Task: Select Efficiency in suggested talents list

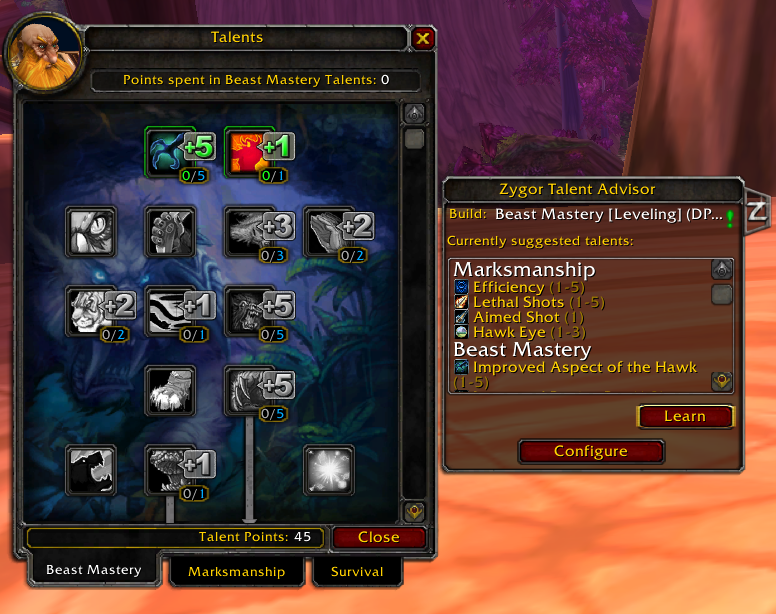Action: pos(508,287)
